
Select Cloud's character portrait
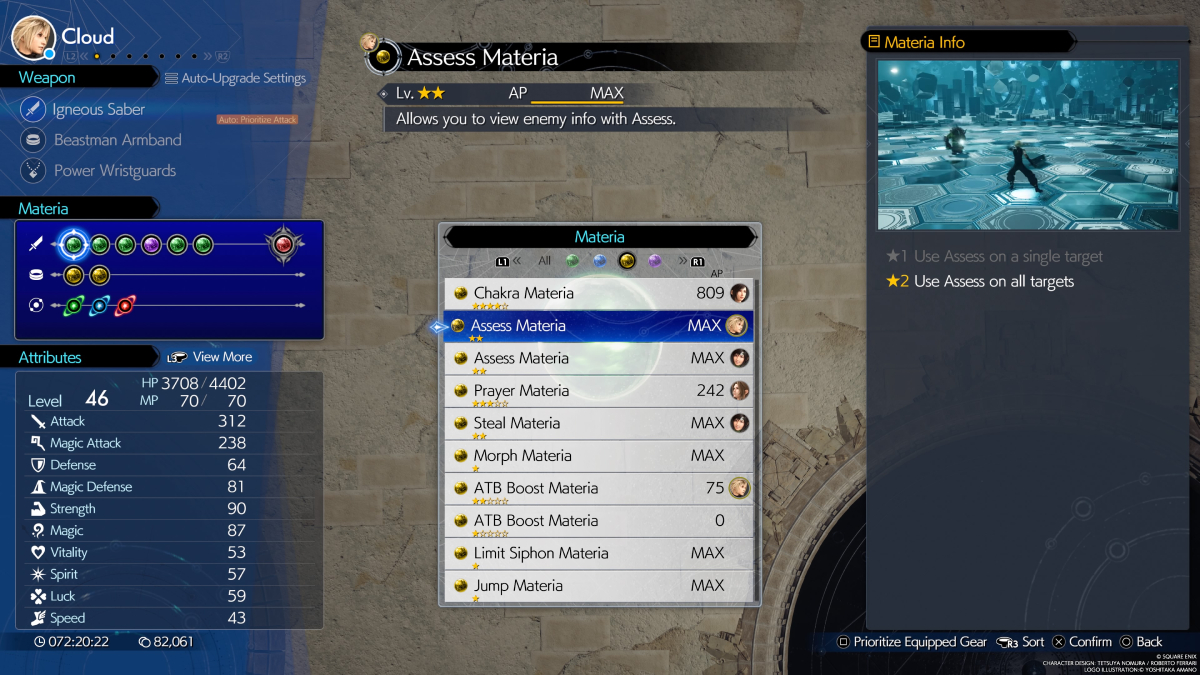(x=33, y=37)
